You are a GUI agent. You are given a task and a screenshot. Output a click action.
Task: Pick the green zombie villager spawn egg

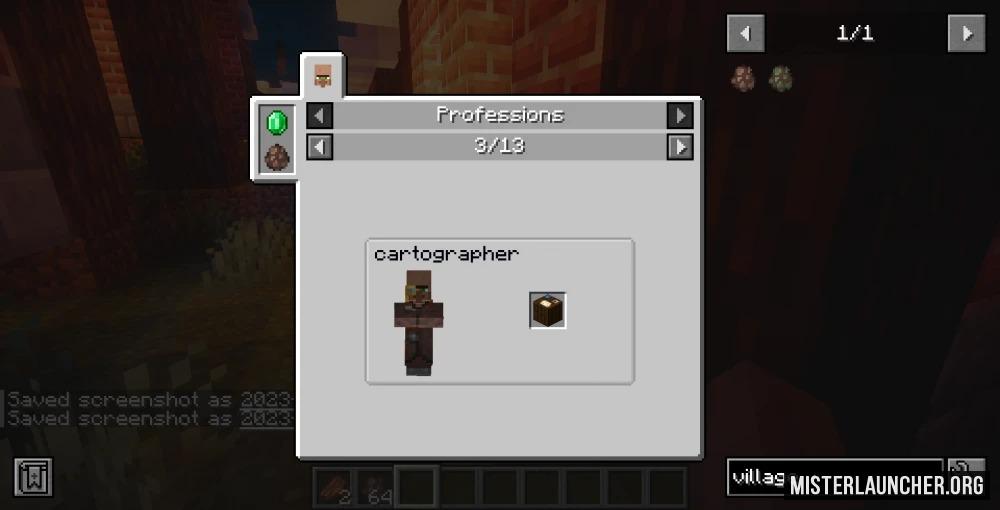(780, 77)
